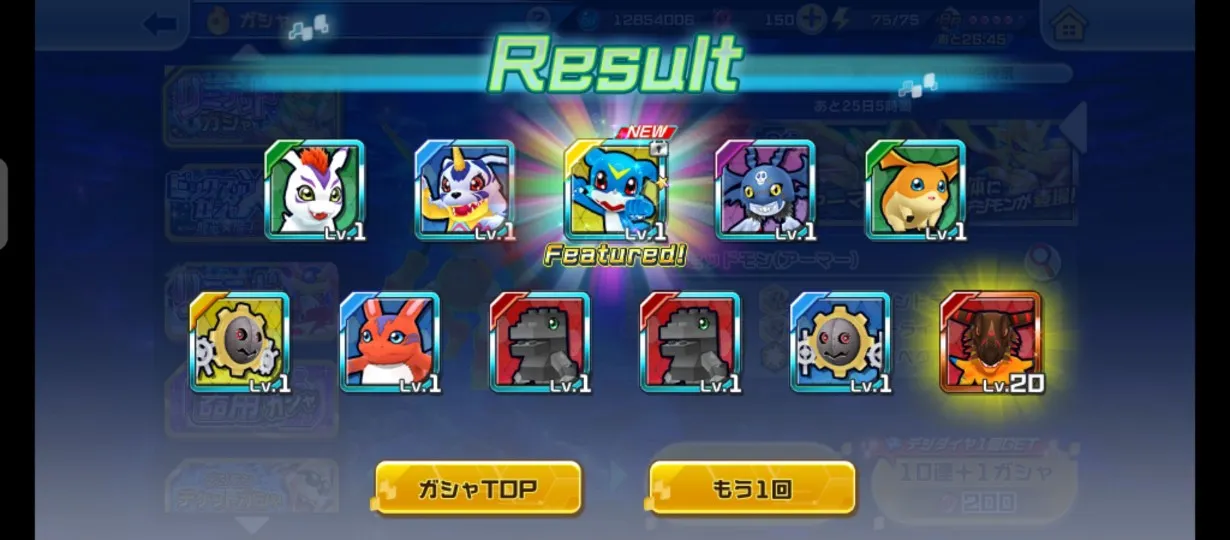View the Gomamon result tile

[315, 190]
